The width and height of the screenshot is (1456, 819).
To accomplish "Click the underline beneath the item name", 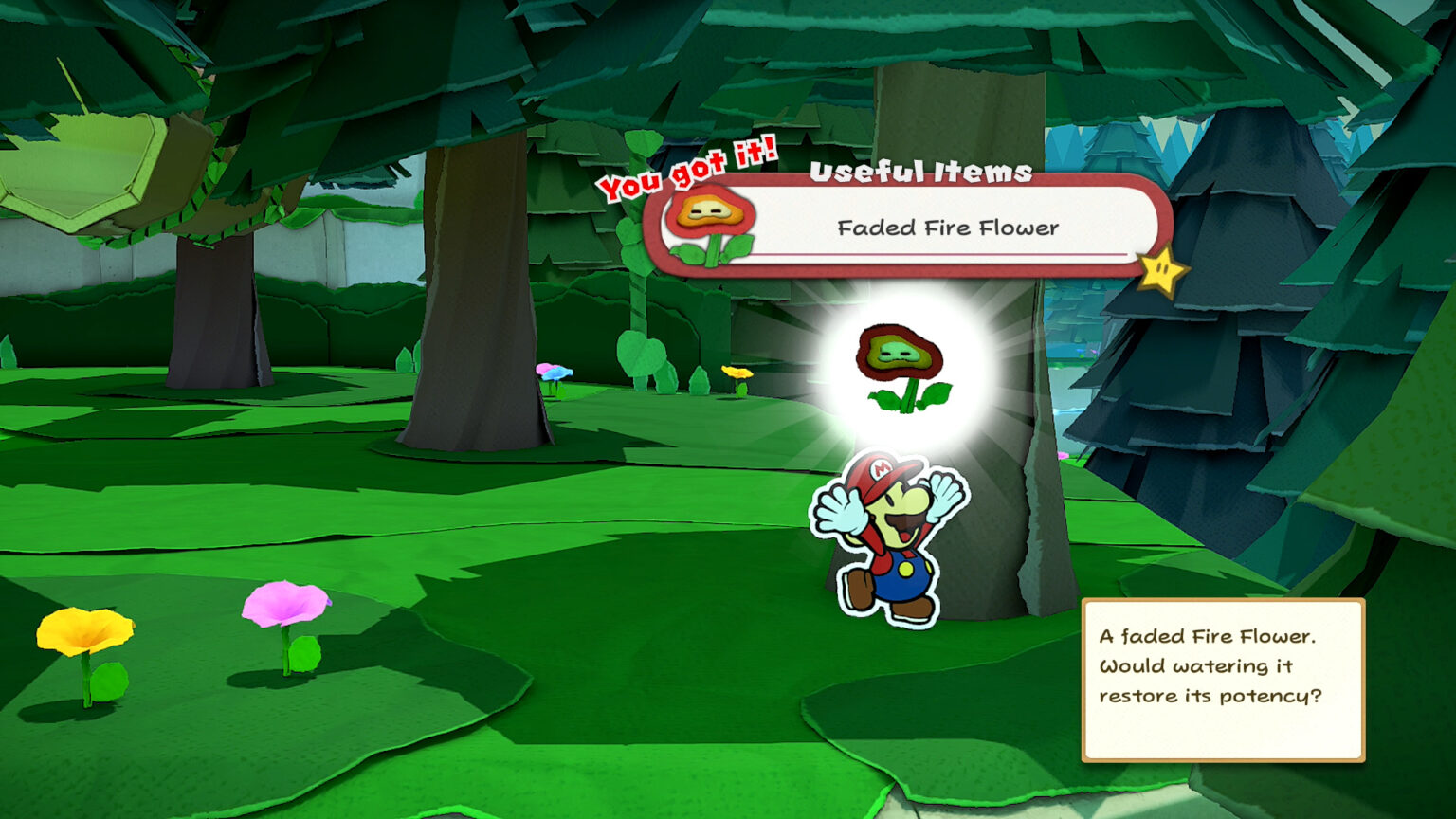I will pos(948,254).
